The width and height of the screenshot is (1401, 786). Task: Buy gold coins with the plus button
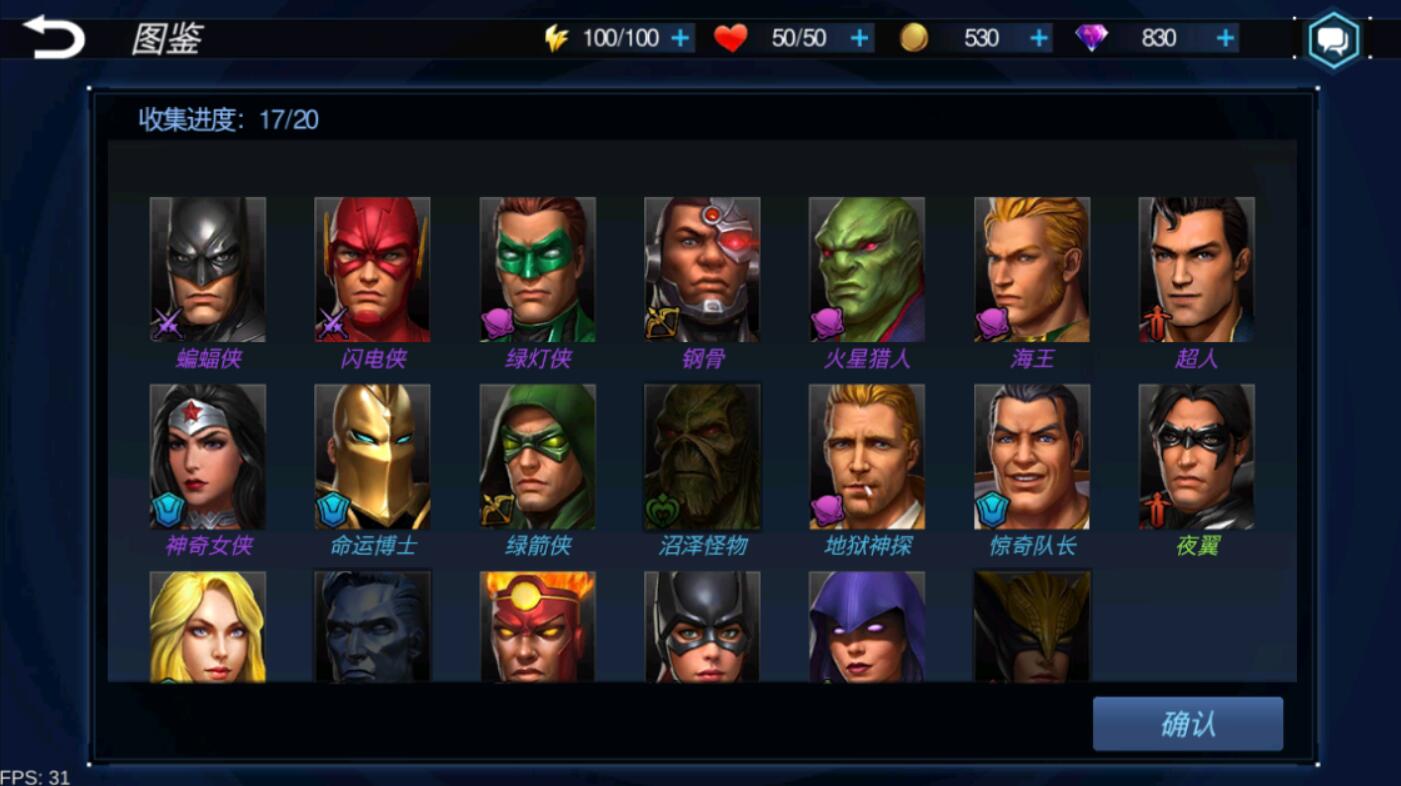coord(1039,38)
